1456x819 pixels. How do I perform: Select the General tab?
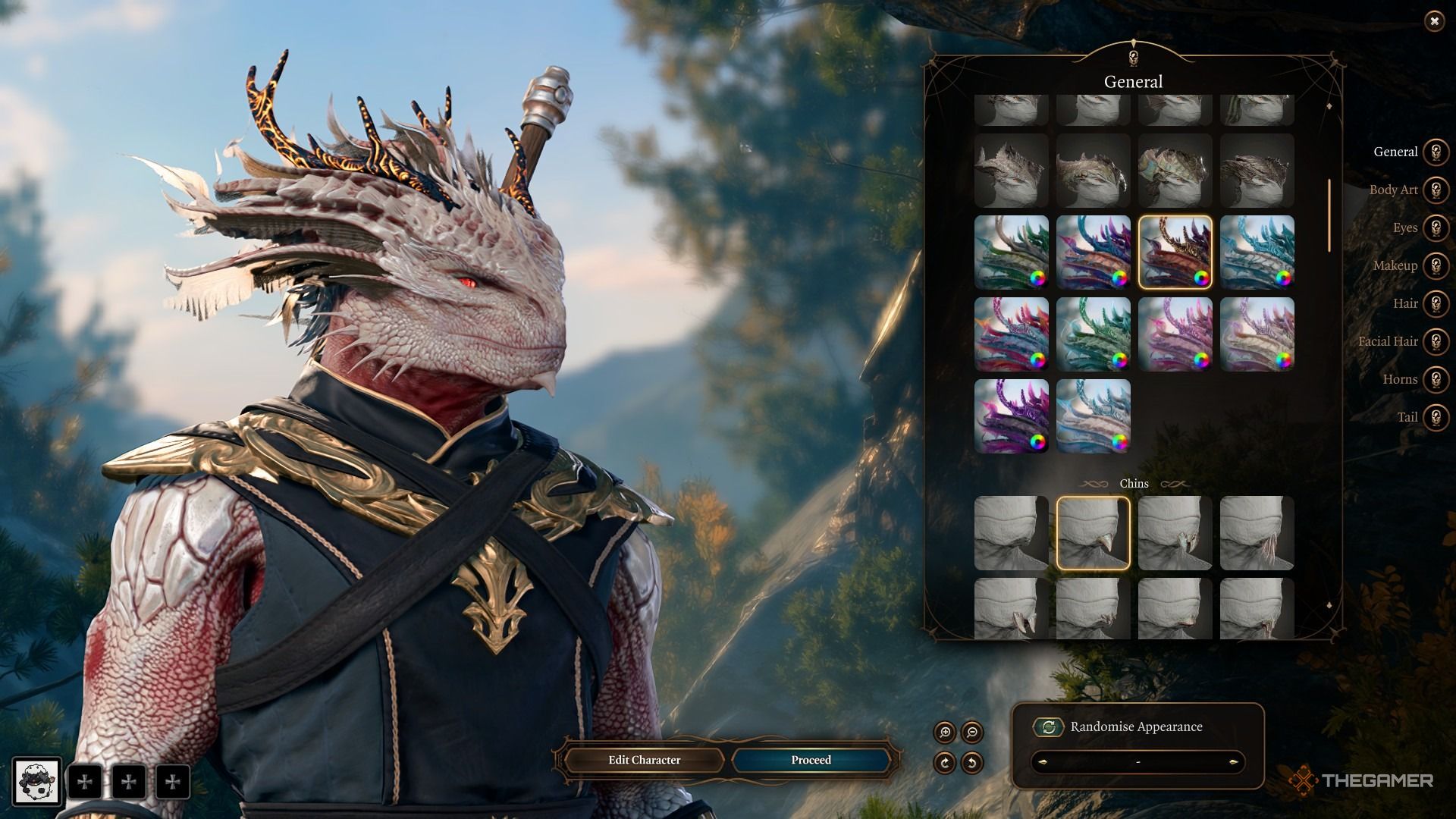1436,152
